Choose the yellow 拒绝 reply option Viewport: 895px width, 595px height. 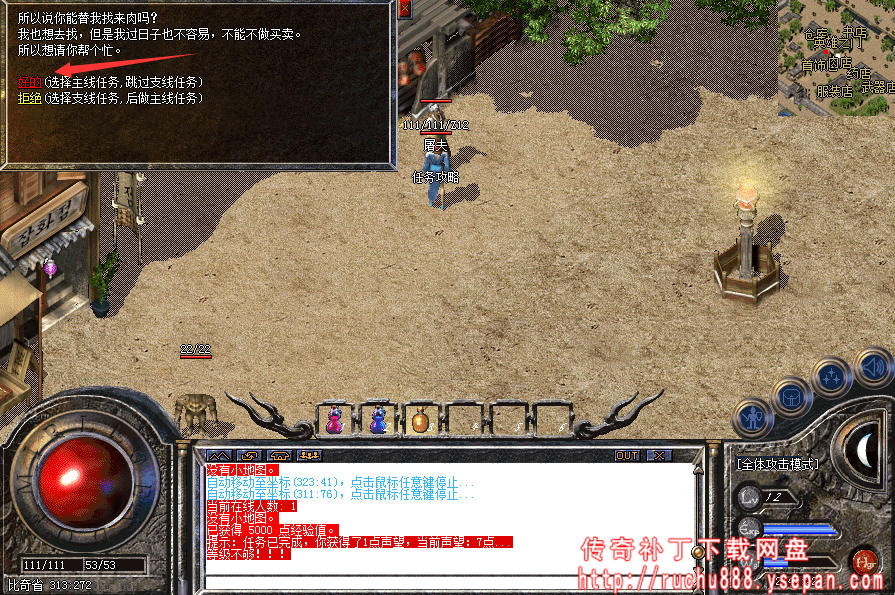[x=30, y=98]
